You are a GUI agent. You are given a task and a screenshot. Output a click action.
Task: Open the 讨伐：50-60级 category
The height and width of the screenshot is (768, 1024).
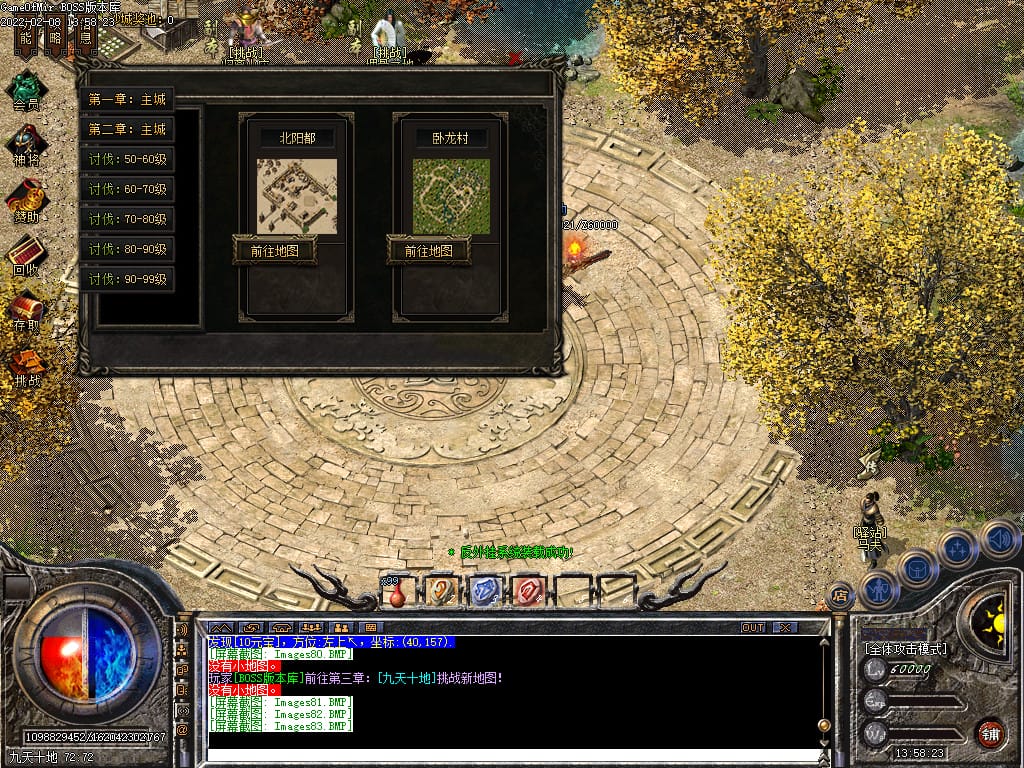127,159
